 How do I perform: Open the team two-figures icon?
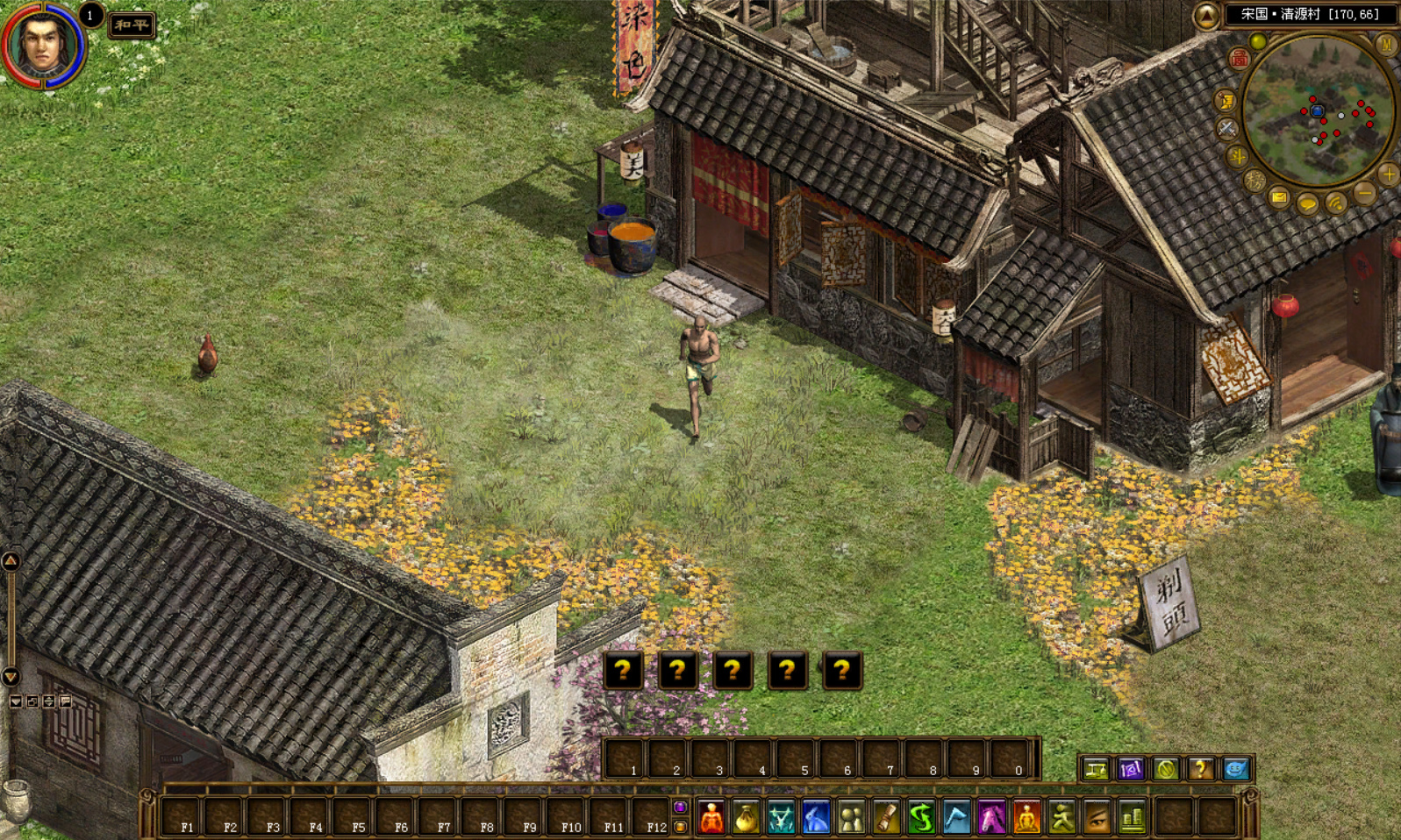(851, 818)
